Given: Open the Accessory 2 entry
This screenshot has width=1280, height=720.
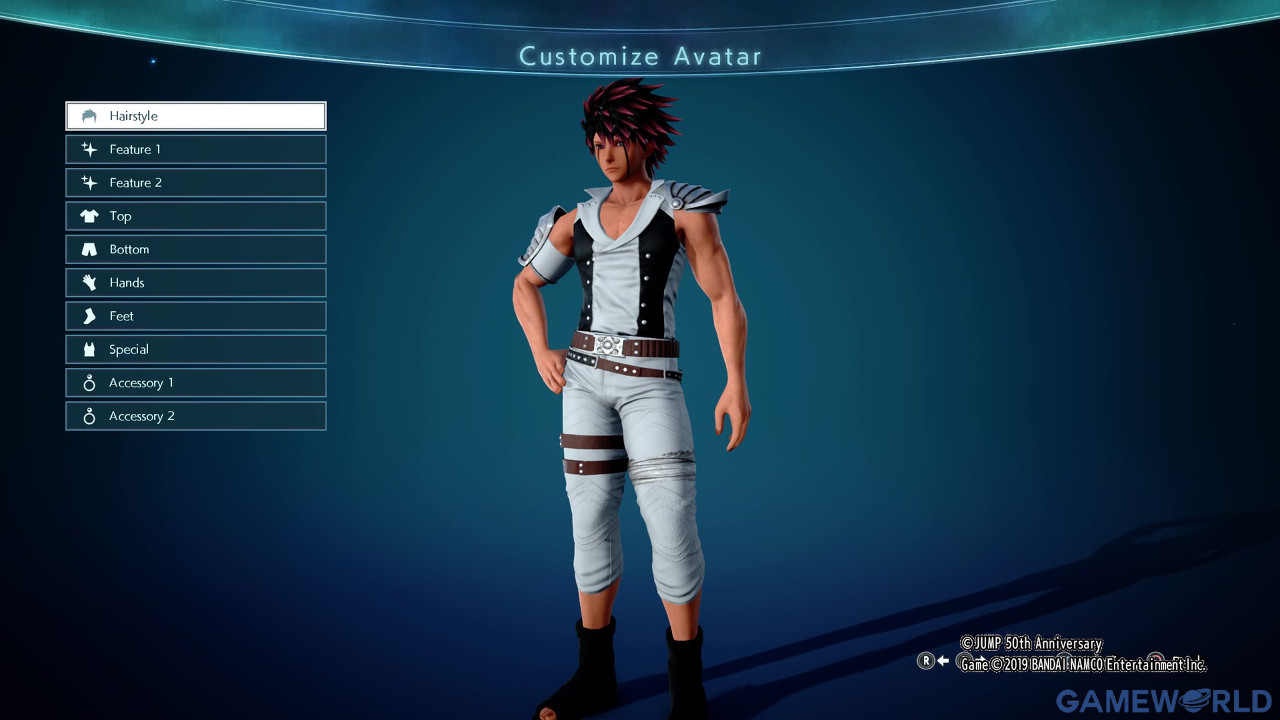Looking at the screenshot, I should pos(196,416).
